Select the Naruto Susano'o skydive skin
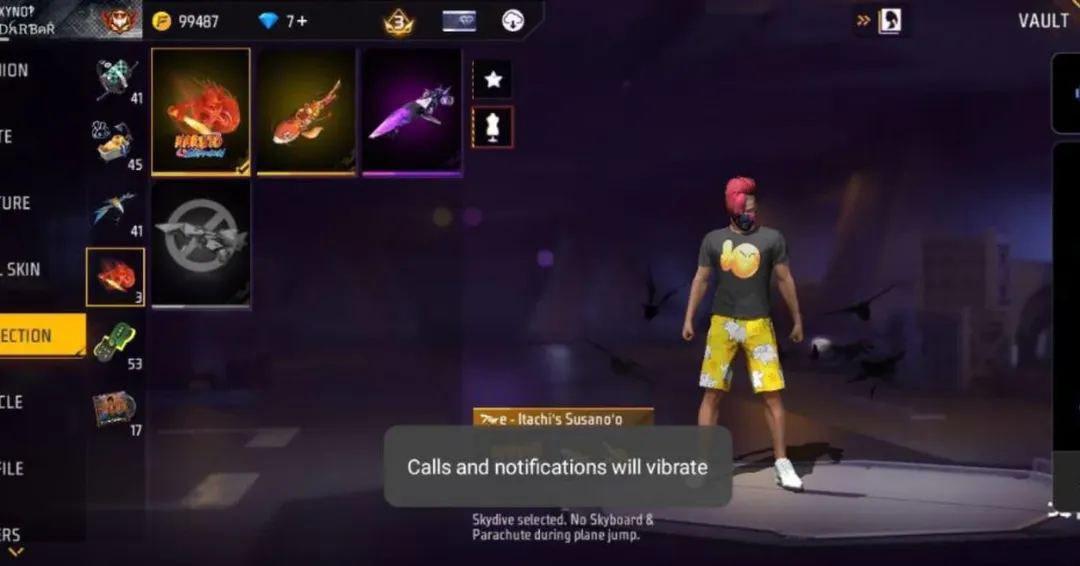Viewport: 1080px width, 566px height. [201, 112]
